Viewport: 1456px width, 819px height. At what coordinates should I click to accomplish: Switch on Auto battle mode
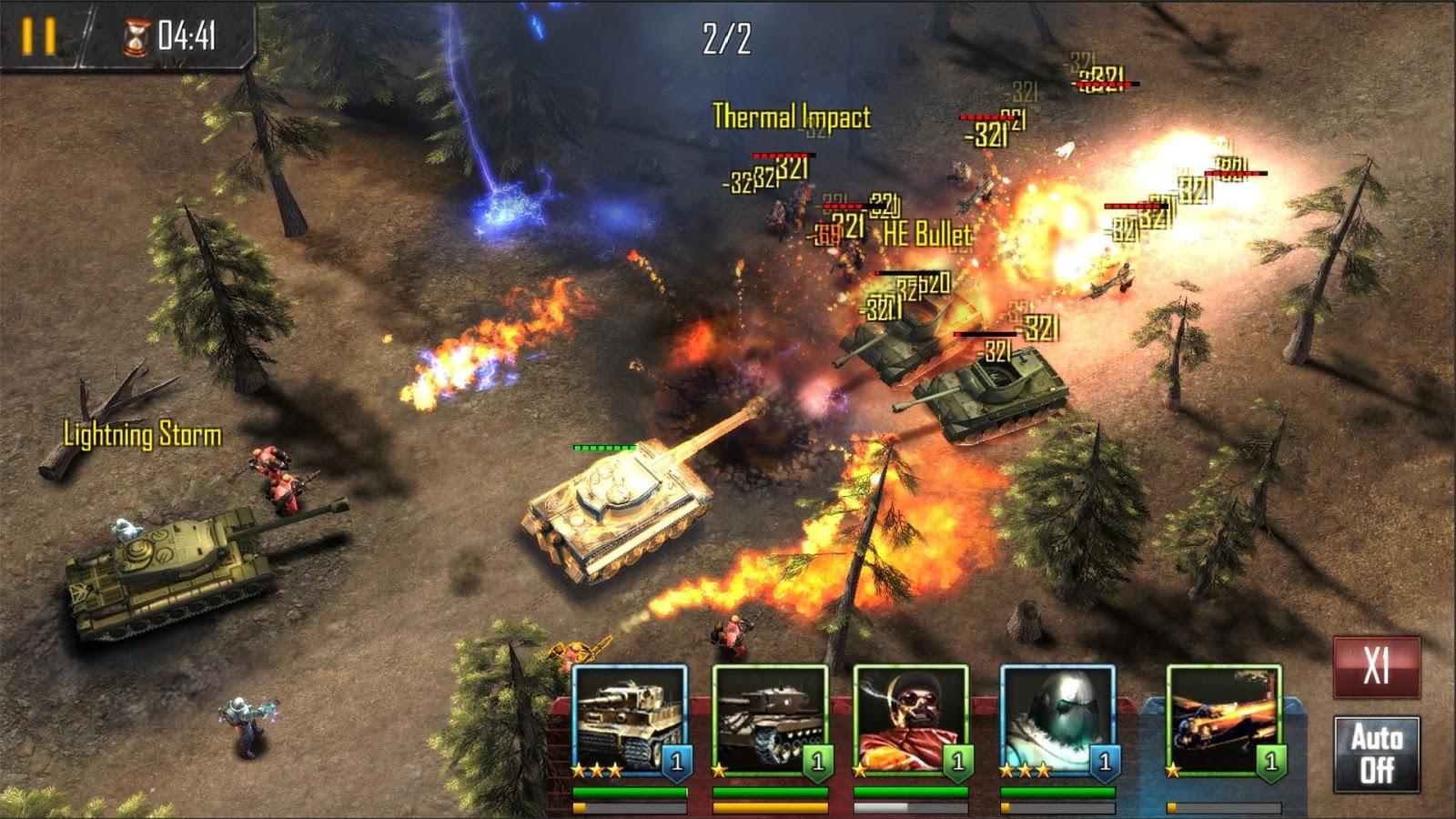click(x=1376, y=753)
